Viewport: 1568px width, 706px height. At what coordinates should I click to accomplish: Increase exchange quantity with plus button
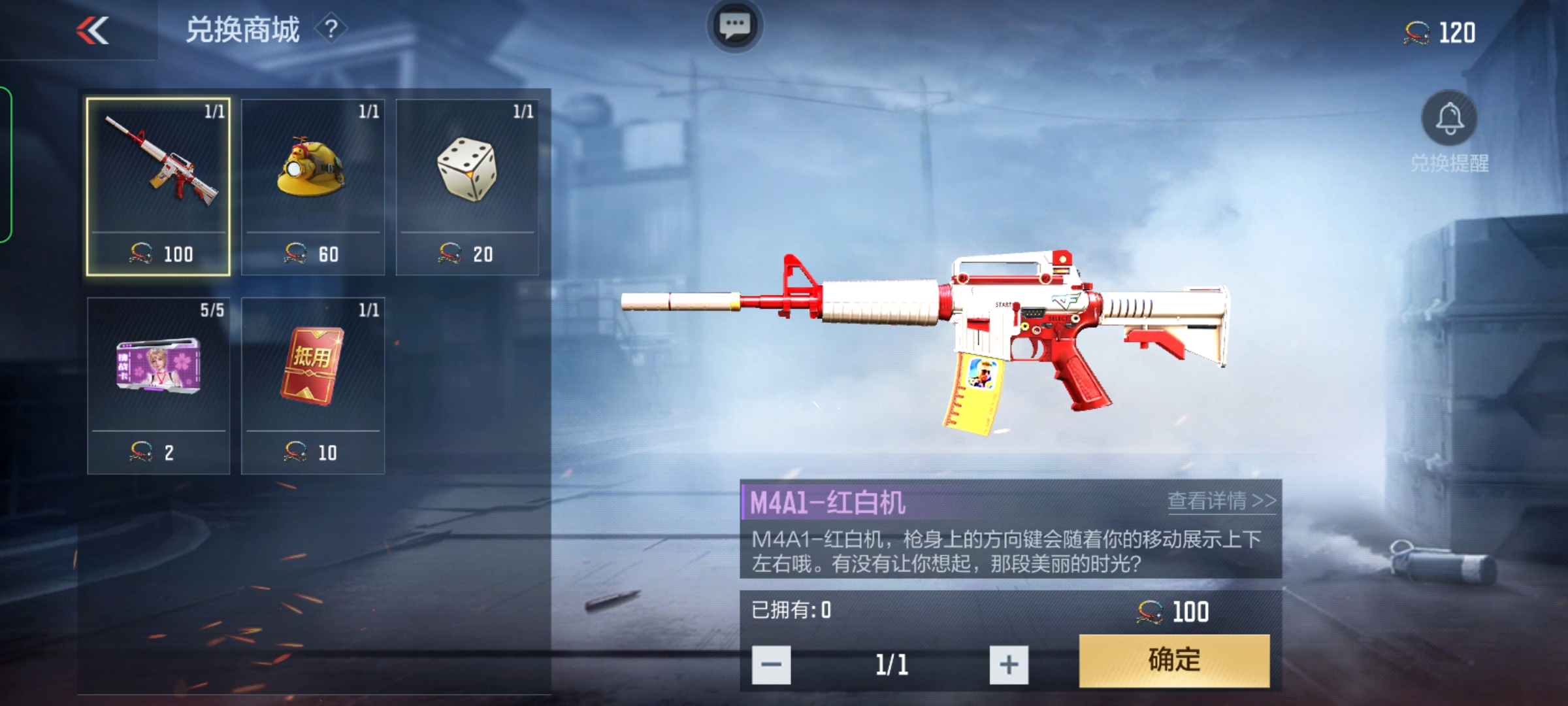click(1008, 665)
